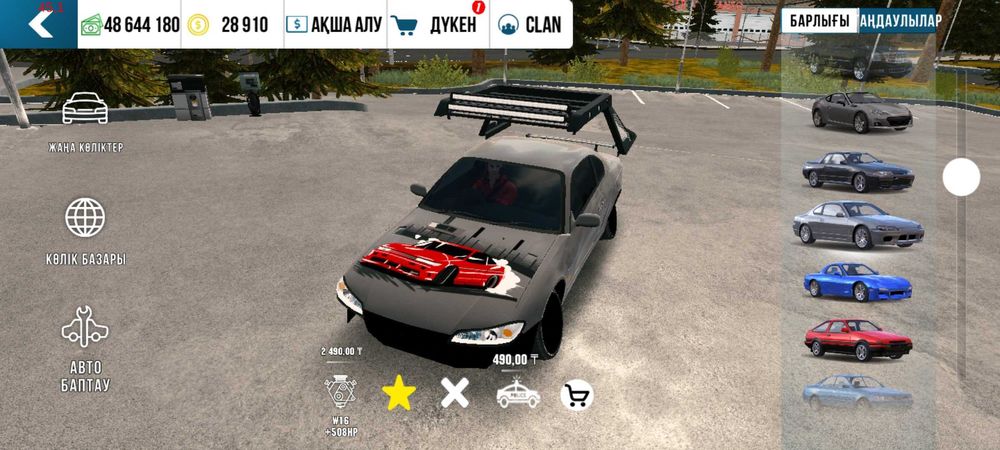Open the CLAN menu
This screenshot has height=450, width=1000.
531,25
